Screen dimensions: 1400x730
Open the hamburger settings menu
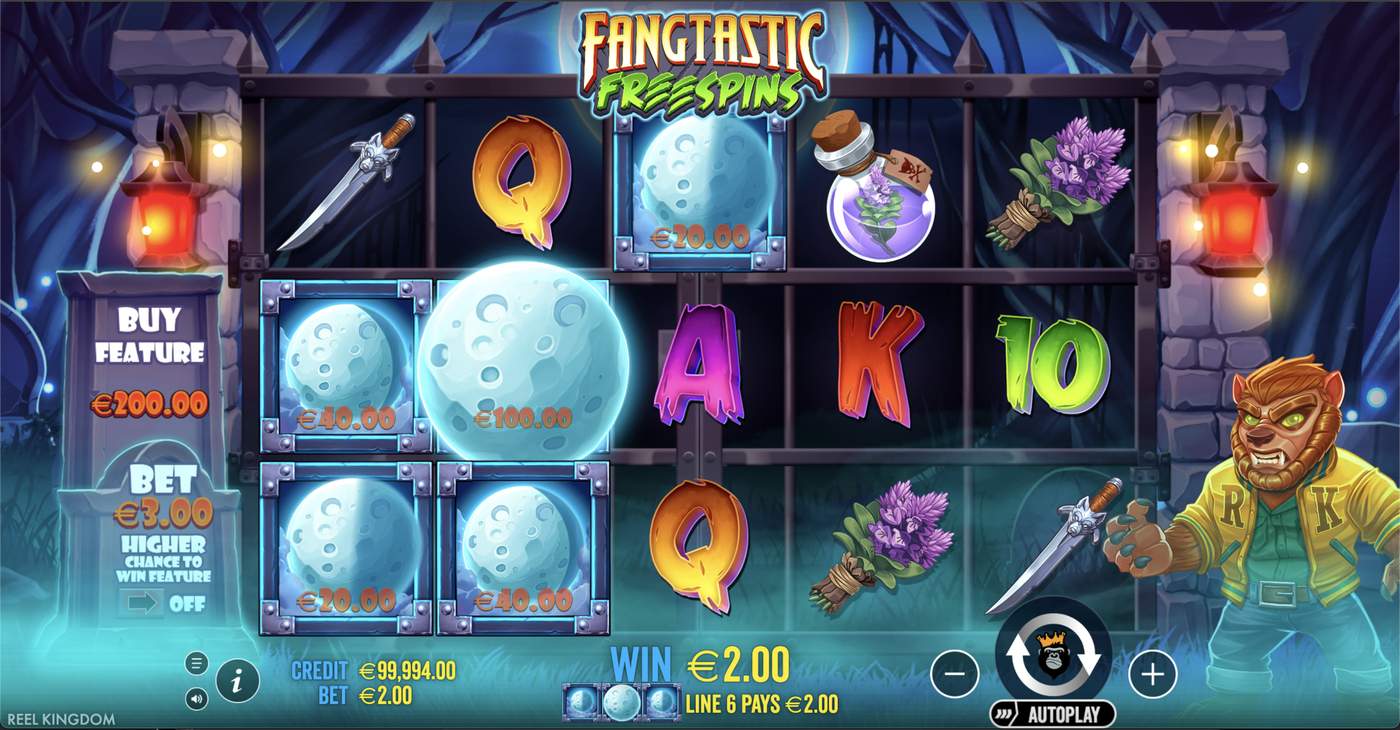[196, 662]
